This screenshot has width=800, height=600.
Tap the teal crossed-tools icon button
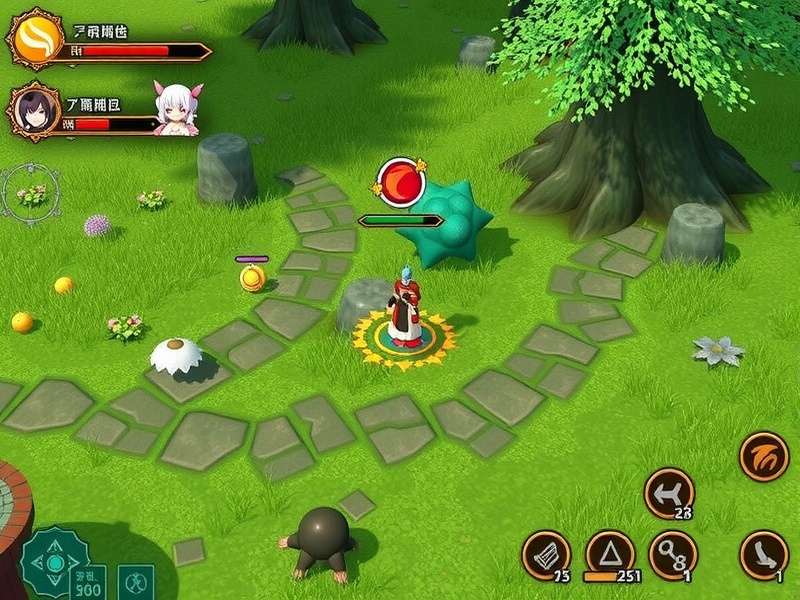pos(136,581)
